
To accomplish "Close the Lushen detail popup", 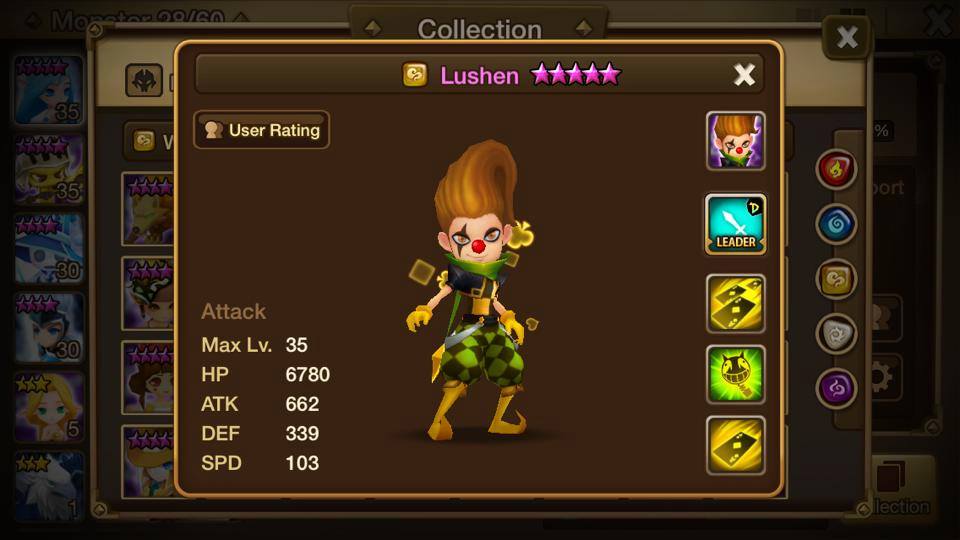I will pos(744,75).
